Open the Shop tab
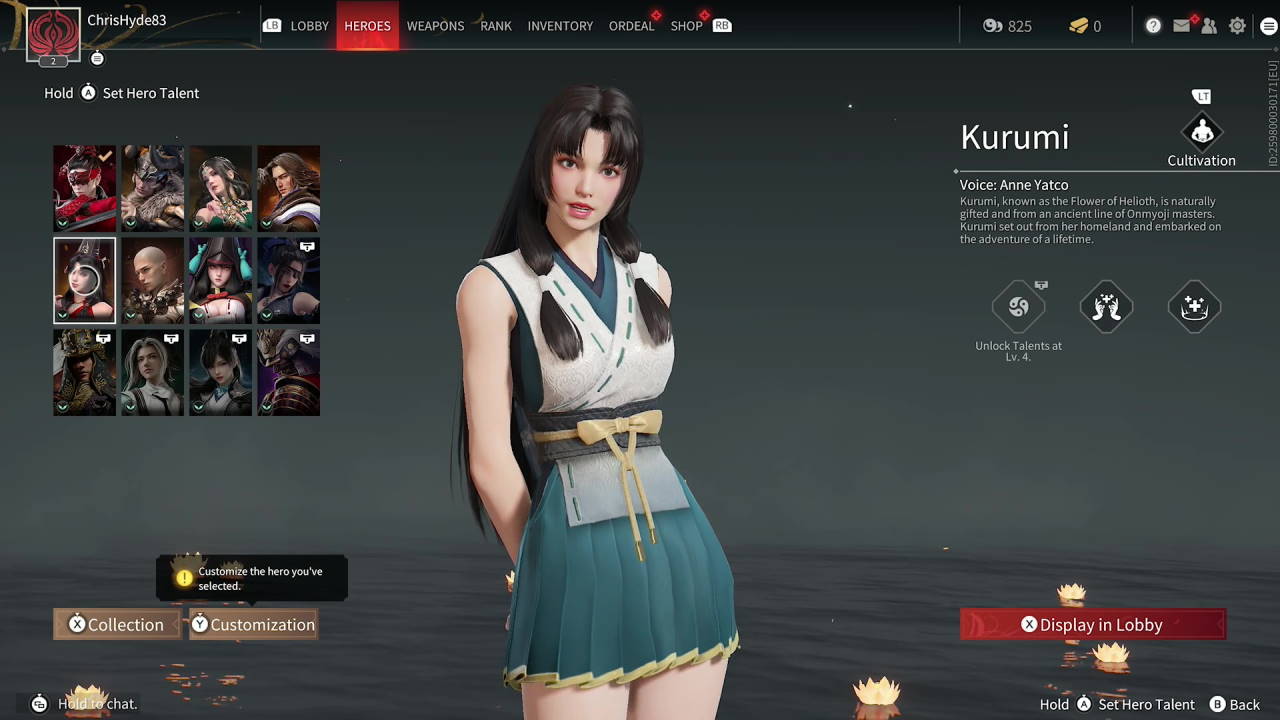 click(x=686, y=26)
